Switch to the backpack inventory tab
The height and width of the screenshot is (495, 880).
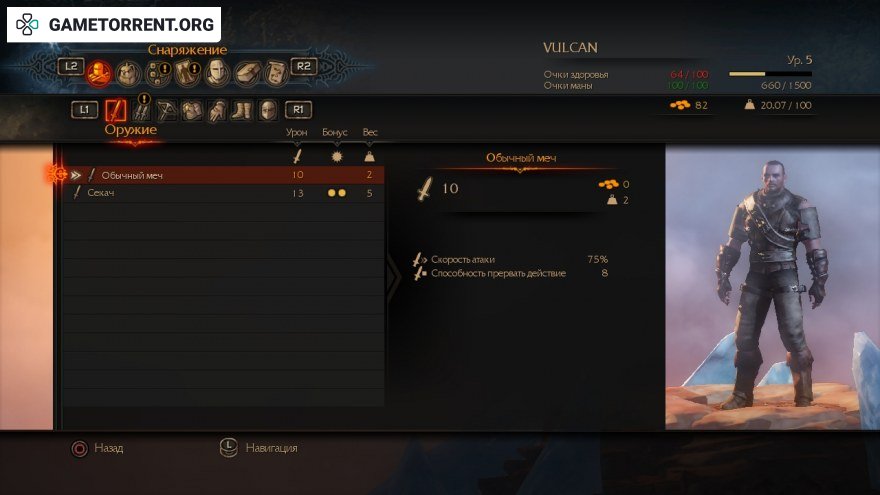(x=128, y=71)
